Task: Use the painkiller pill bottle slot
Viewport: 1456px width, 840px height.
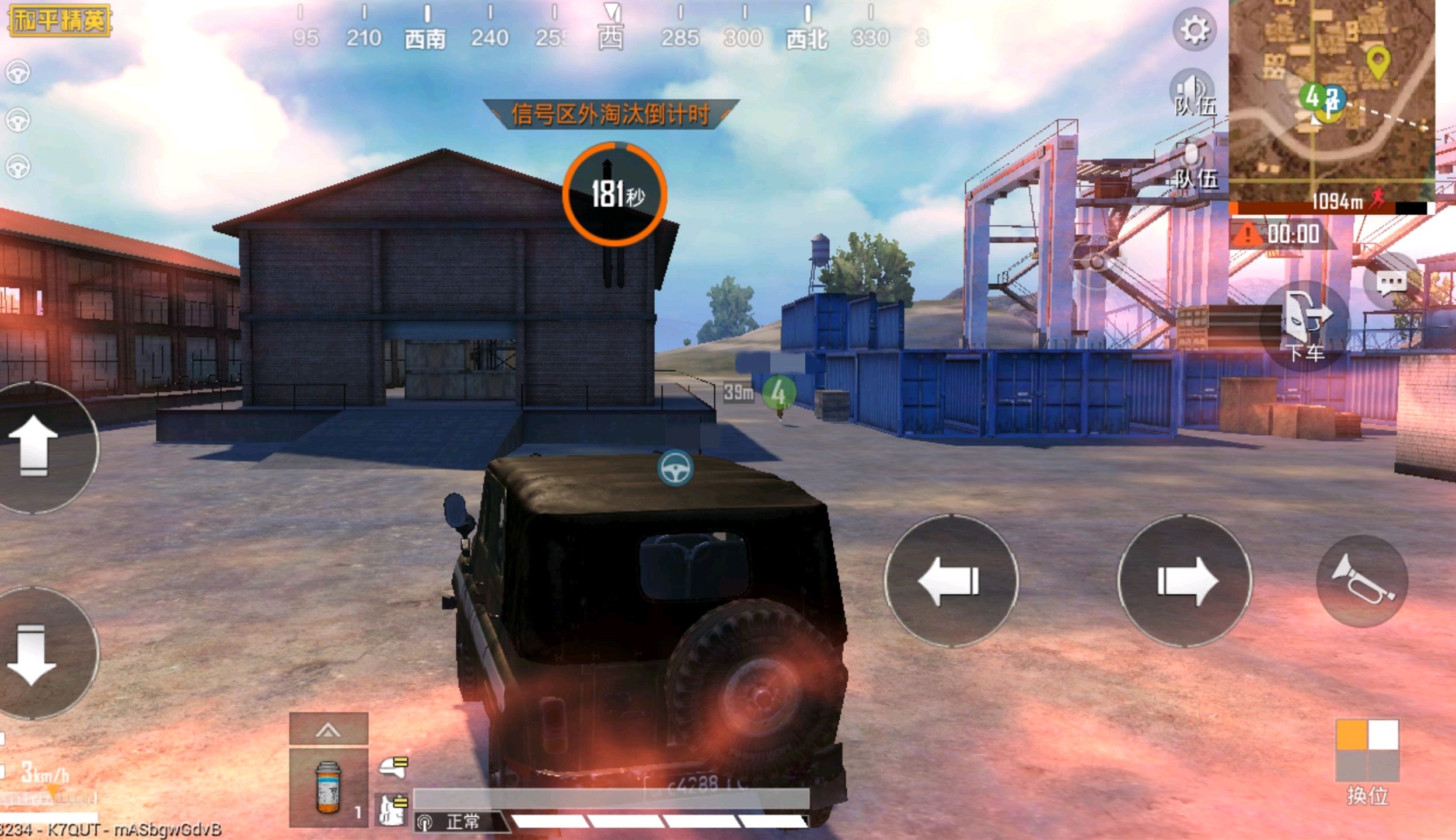Action: (x=329, y=786)
